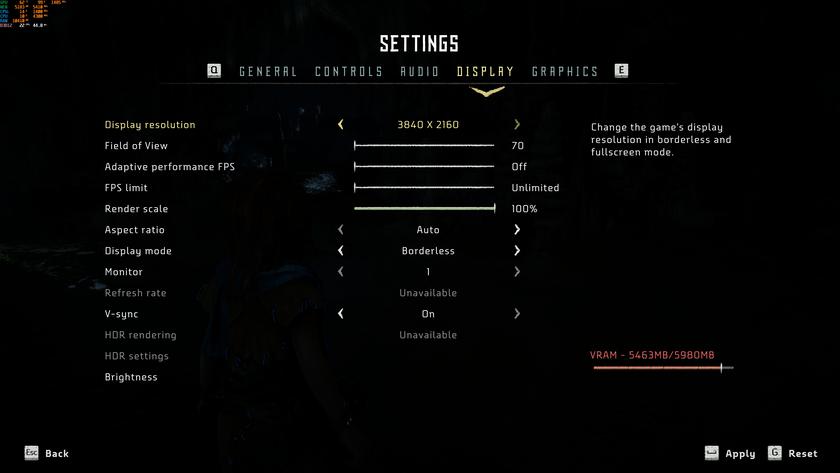Go to the Audio settings tab

point(420,72)
